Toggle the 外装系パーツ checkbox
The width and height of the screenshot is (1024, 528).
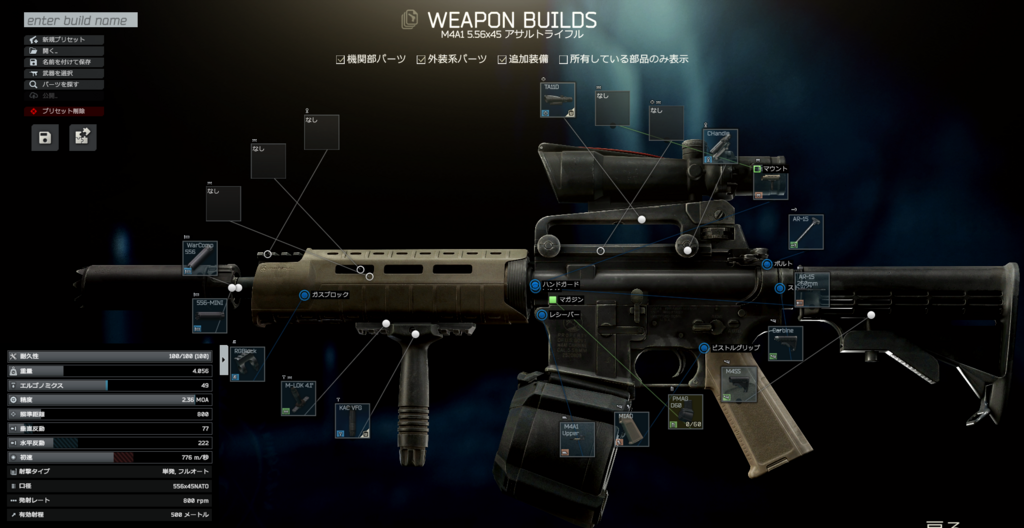tap(422, 59)
